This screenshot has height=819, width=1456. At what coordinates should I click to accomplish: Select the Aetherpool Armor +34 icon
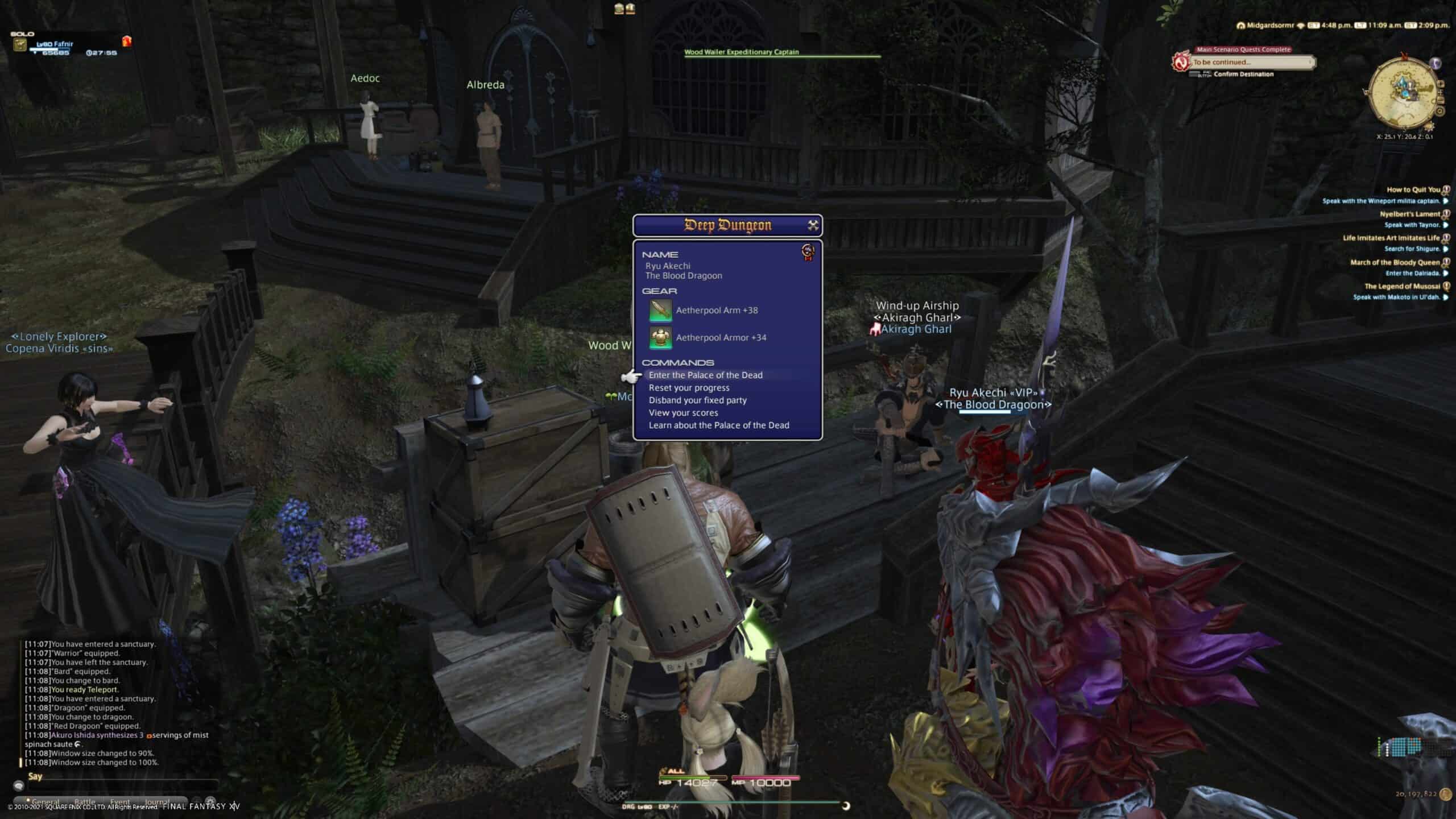pos(660,338)
